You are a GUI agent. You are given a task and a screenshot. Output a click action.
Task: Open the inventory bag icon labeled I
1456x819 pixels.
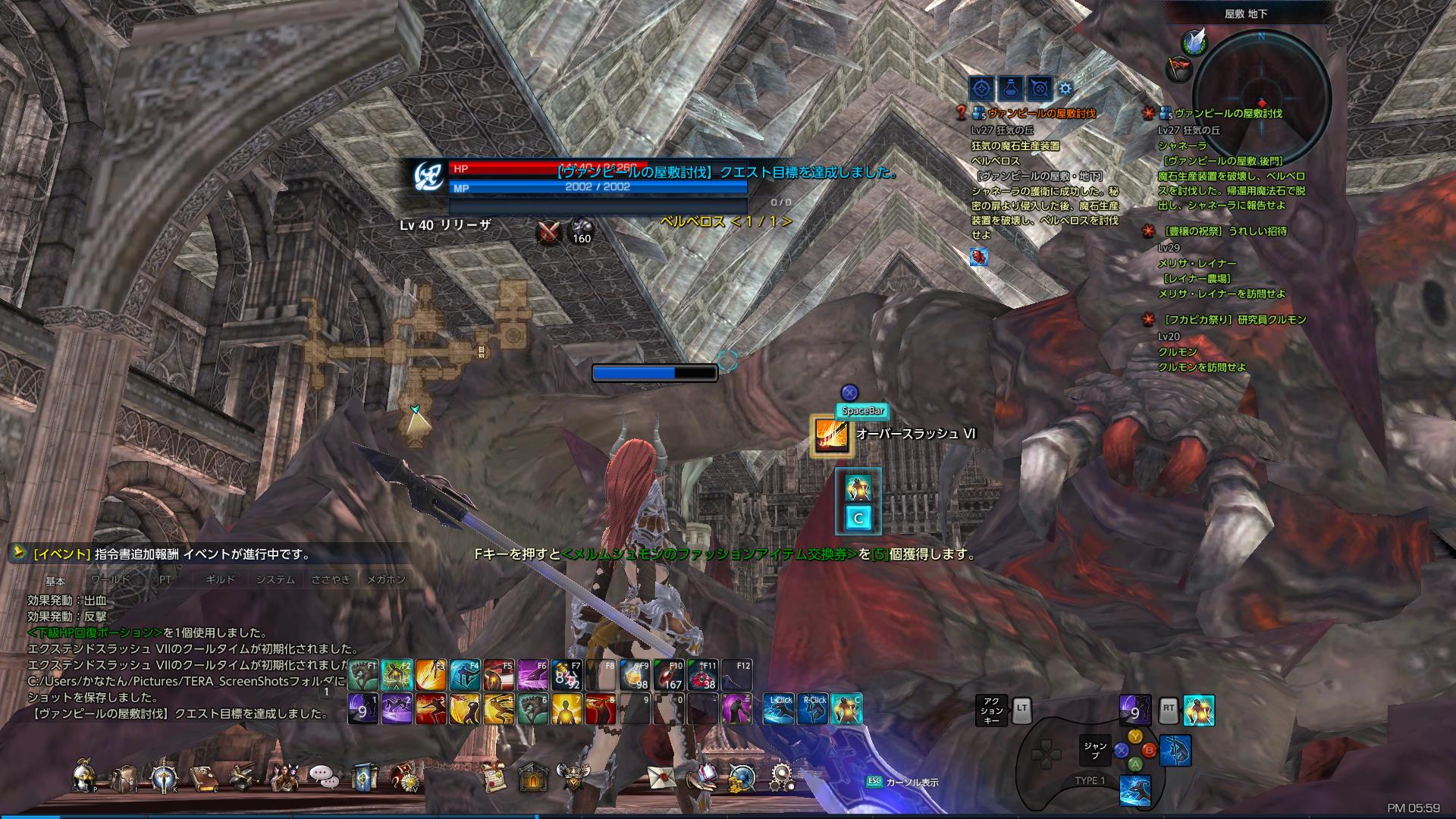124,777
